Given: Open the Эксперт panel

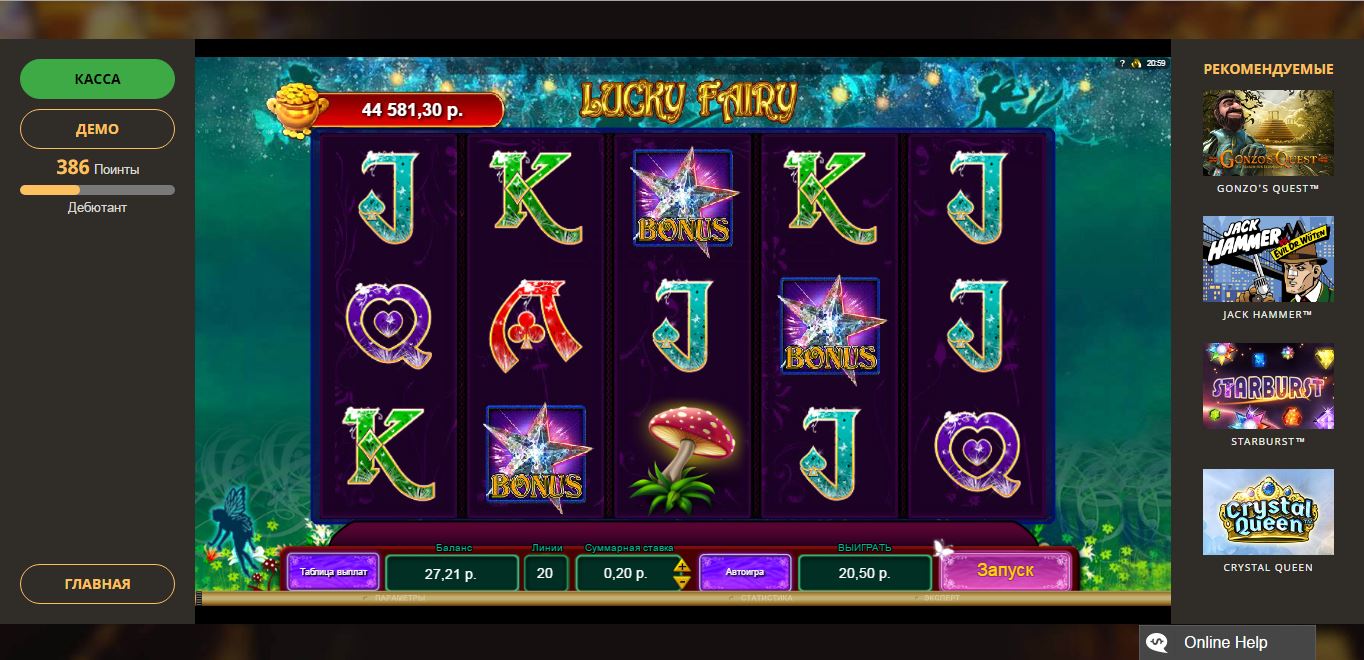Looking at the screenshot, I should (x=940, y=598).
